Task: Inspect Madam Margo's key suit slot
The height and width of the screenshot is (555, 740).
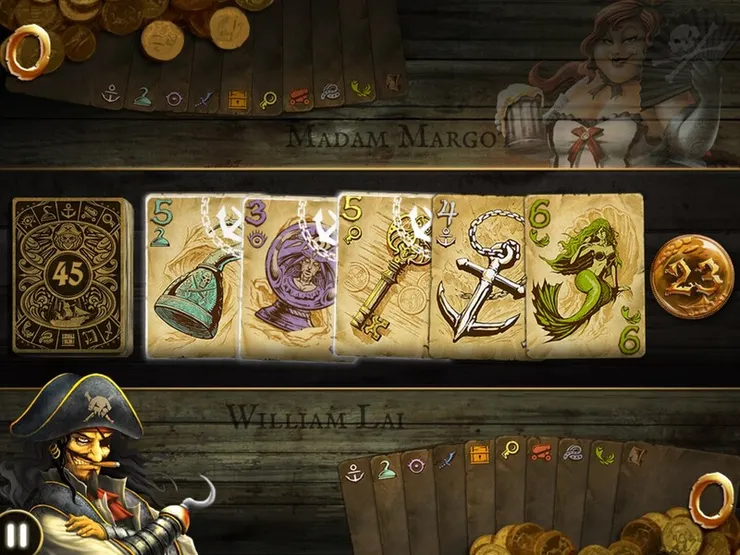Action: (x=268, y=99)
